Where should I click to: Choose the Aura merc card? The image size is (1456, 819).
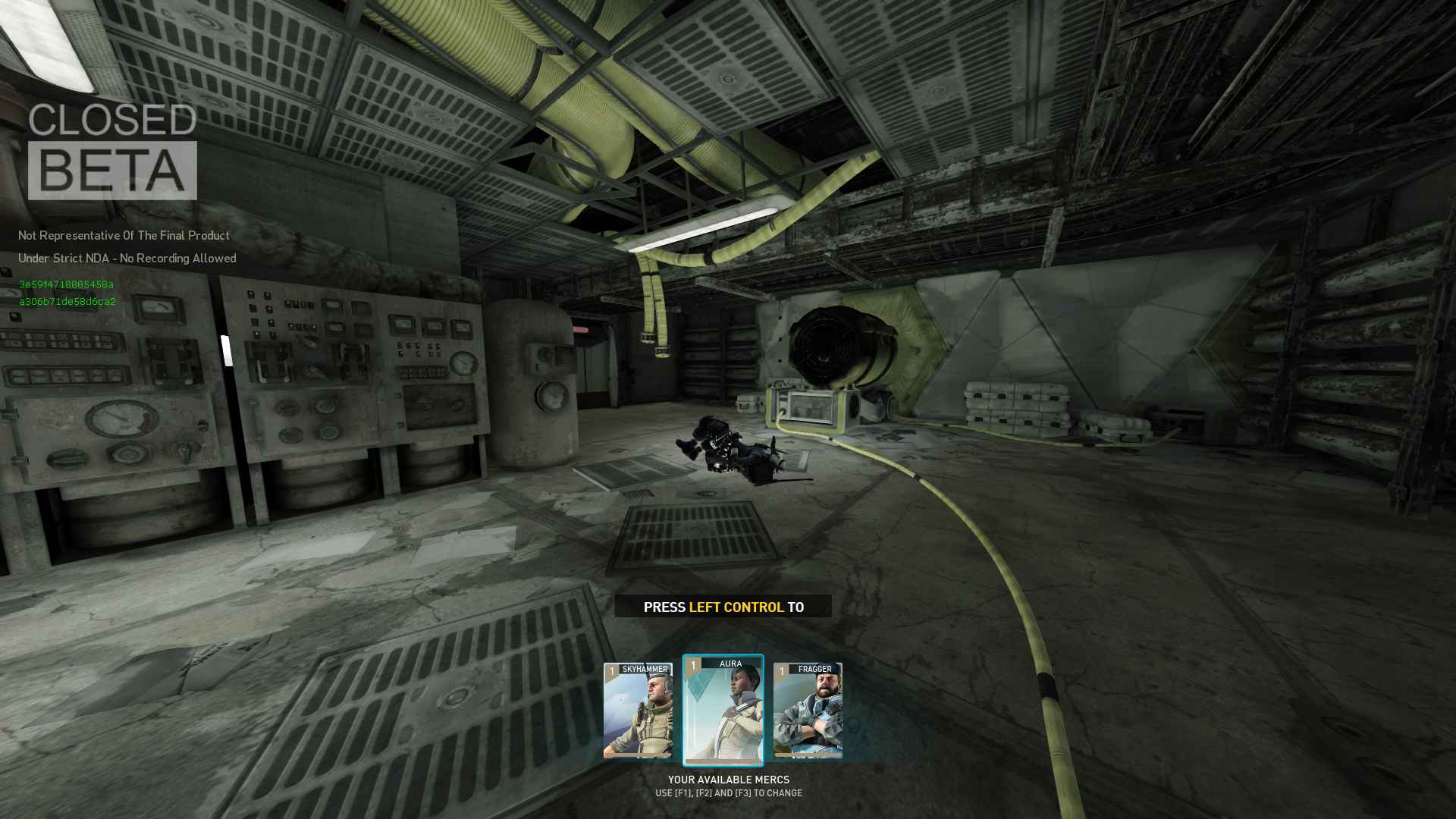click(x=723, y=711)
